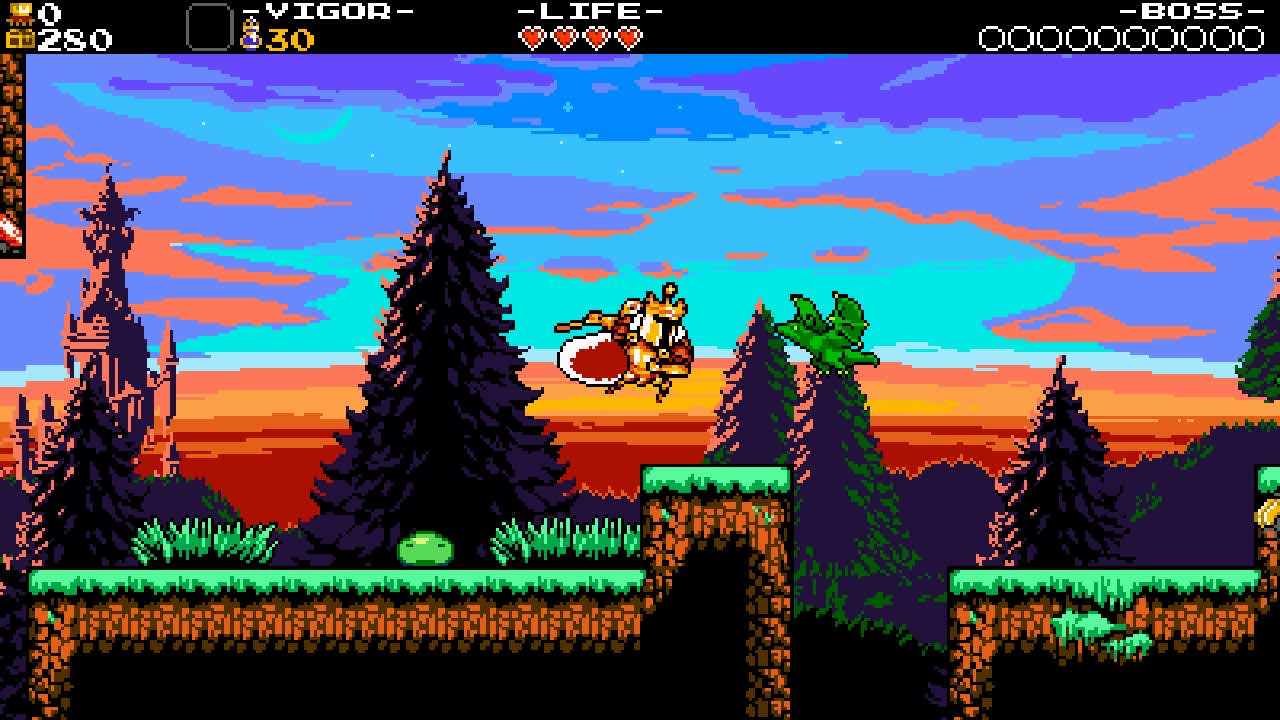Screen dimensions: 1280x720
Task: Select the empty relic slot box
Action: [208, 25]
